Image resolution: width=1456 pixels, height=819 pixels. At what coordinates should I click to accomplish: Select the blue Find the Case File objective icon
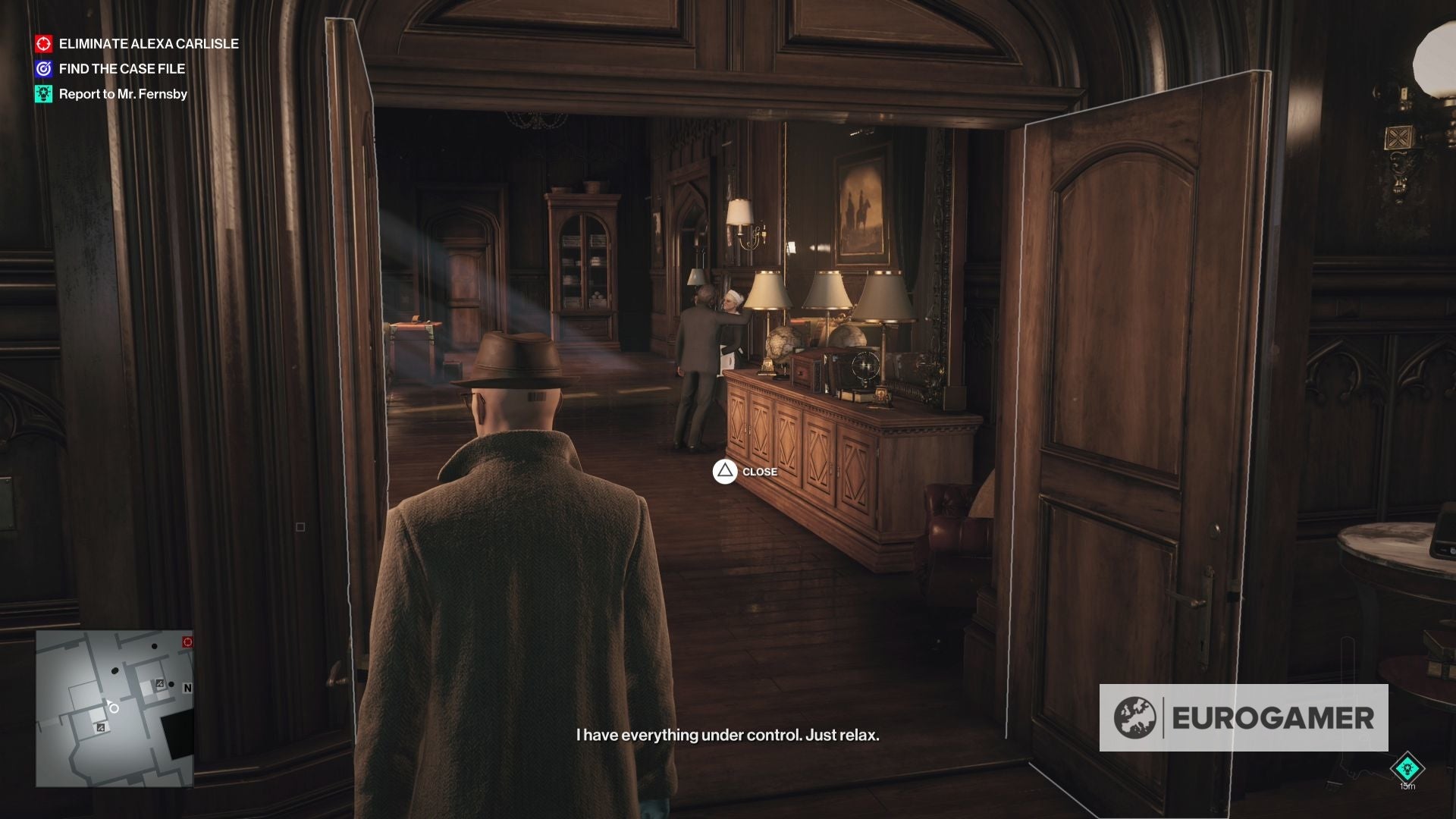tap(43, 68)
